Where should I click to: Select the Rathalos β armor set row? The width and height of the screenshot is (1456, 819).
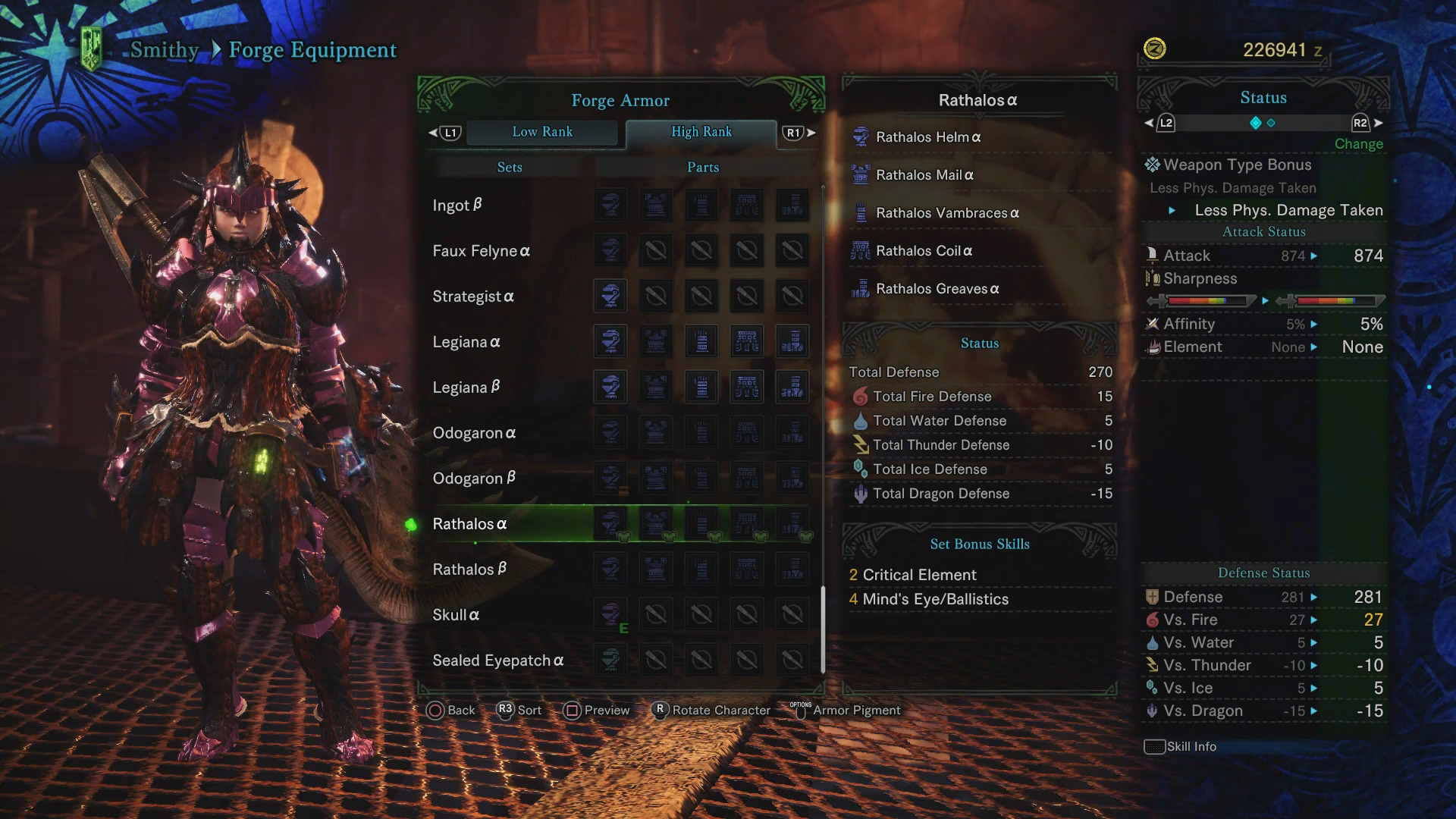[x=470, y=569]
